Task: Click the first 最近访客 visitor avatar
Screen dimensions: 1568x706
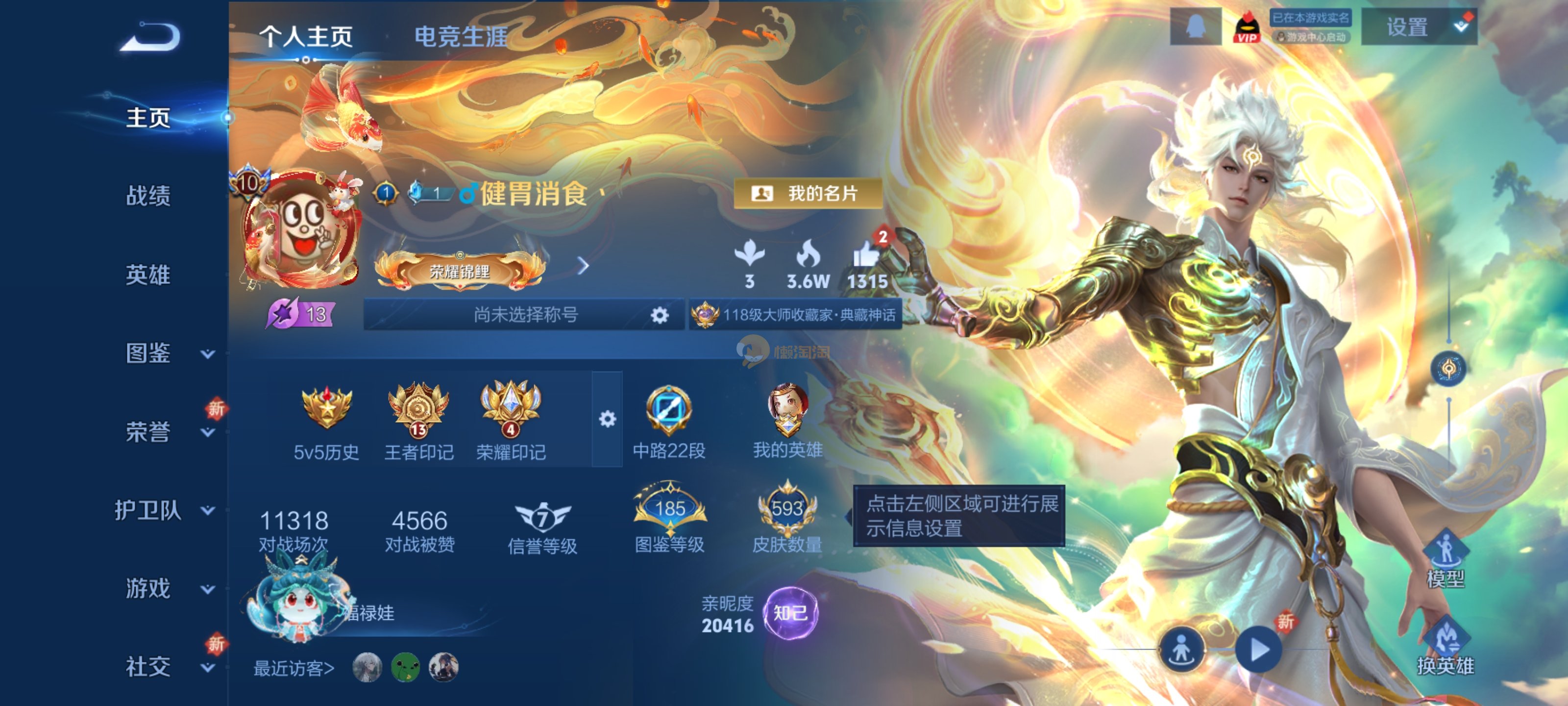Action: pos(364,667)
